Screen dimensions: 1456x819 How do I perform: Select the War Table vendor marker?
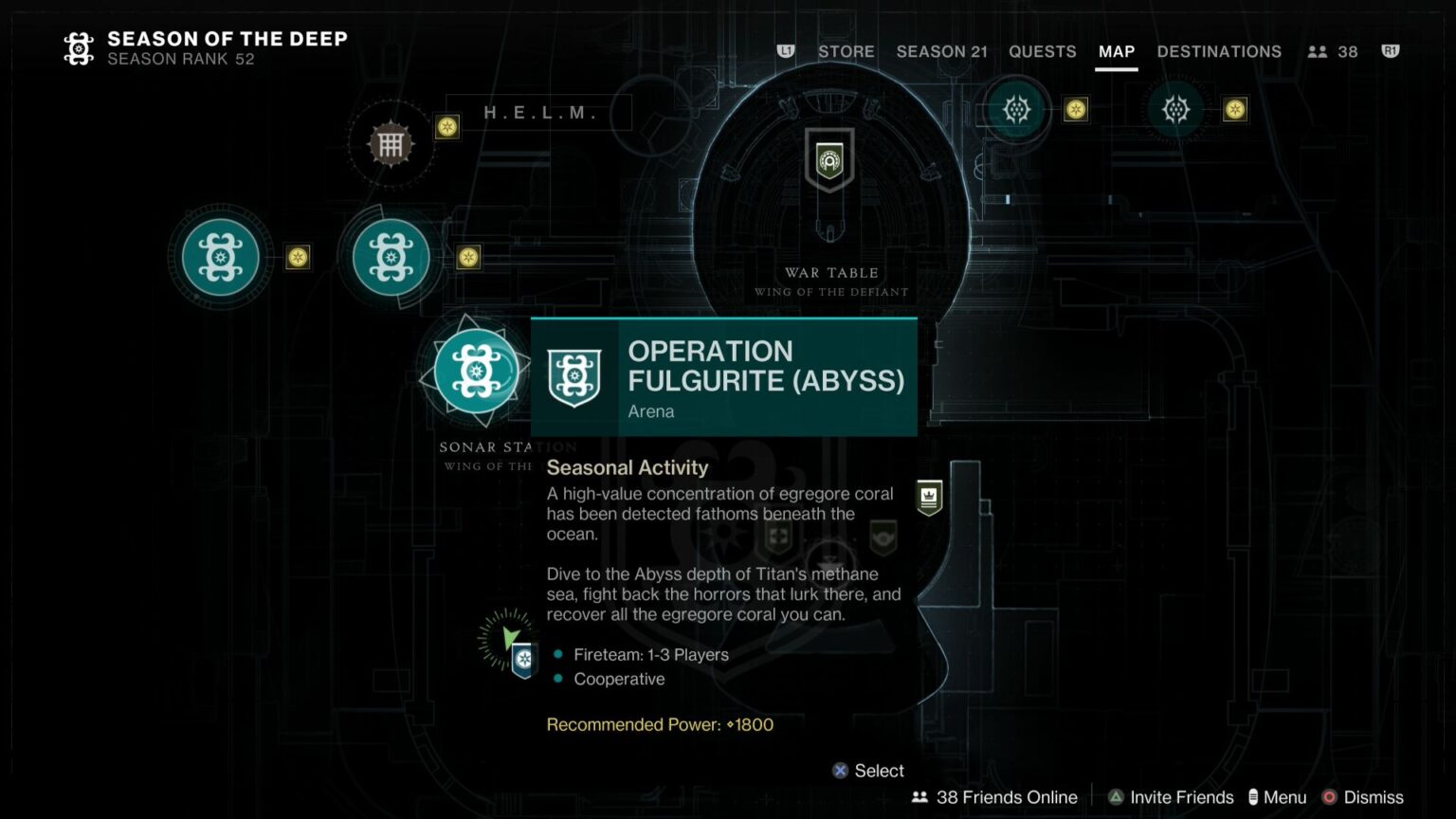[x=829, y=160]
